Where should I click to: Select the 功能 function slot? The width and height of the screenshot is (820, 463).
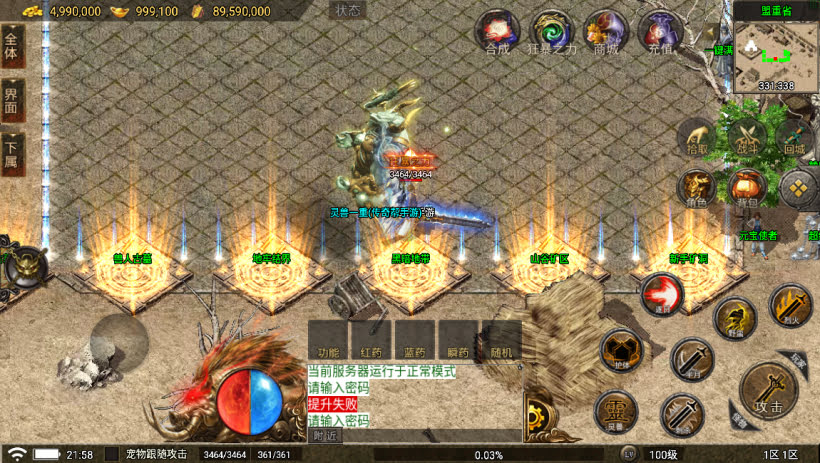[328, 341]
